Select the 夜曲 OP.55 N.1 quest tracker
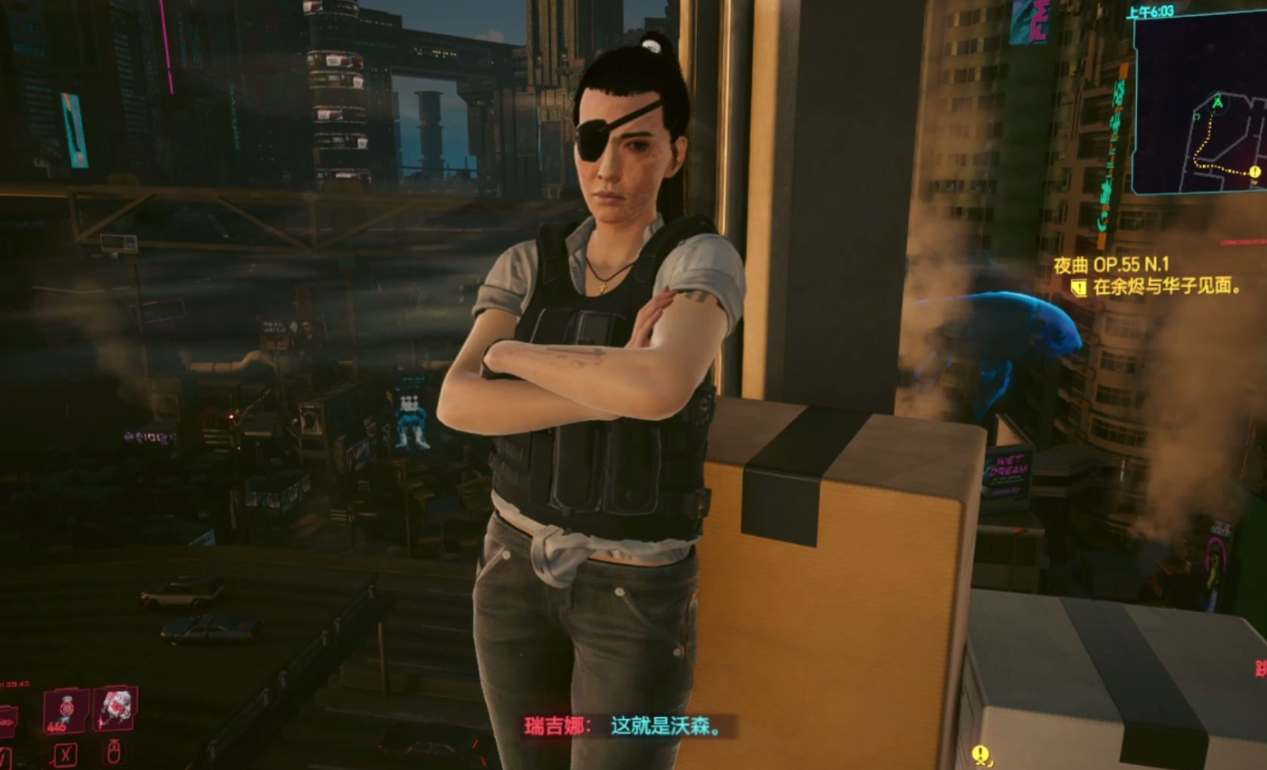The height and width of the screenshot is (770, 1267). click(x=1111, y=265)
